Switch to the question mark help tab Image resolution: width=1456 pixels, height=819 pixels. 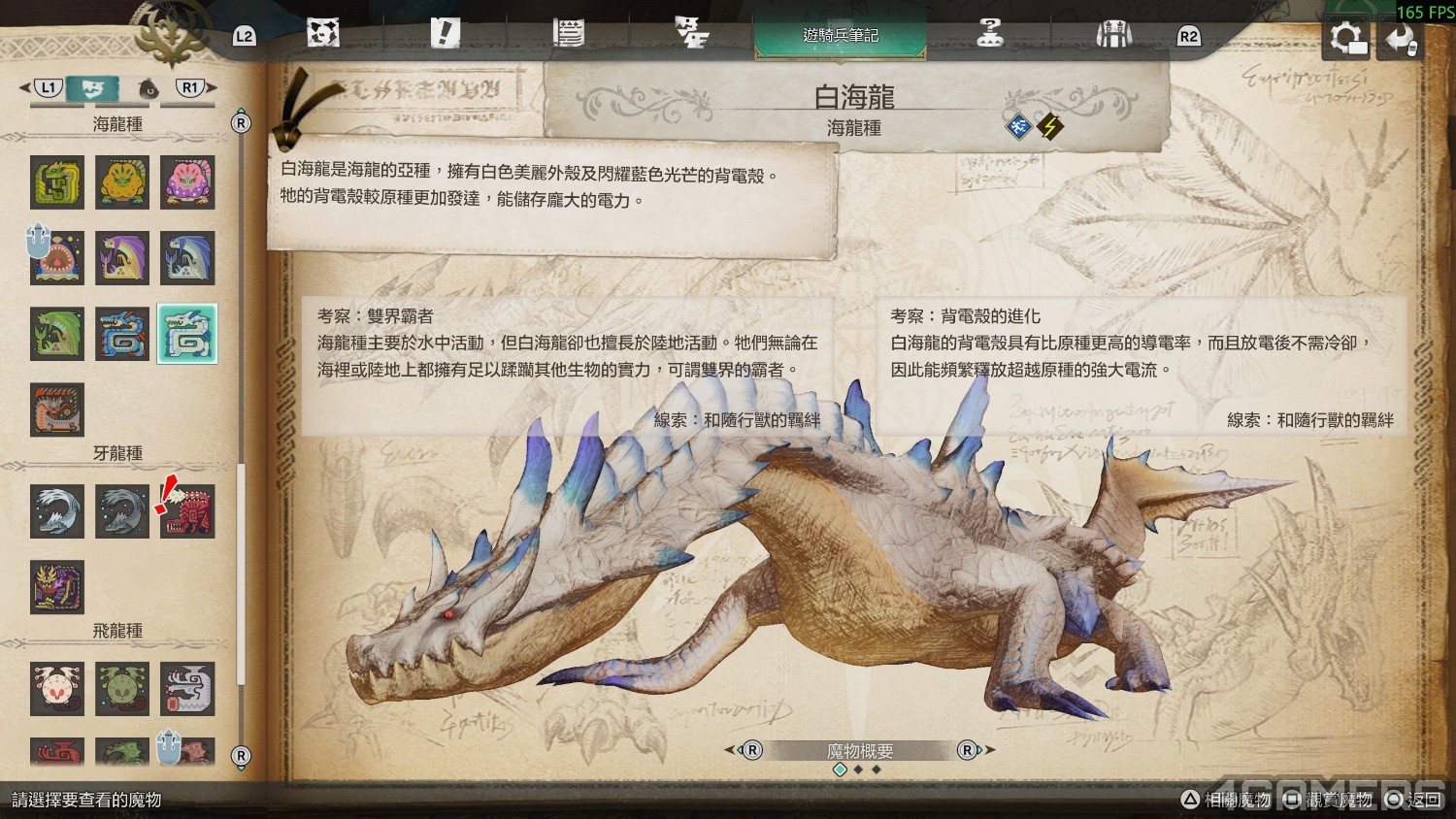pos(989,34)
